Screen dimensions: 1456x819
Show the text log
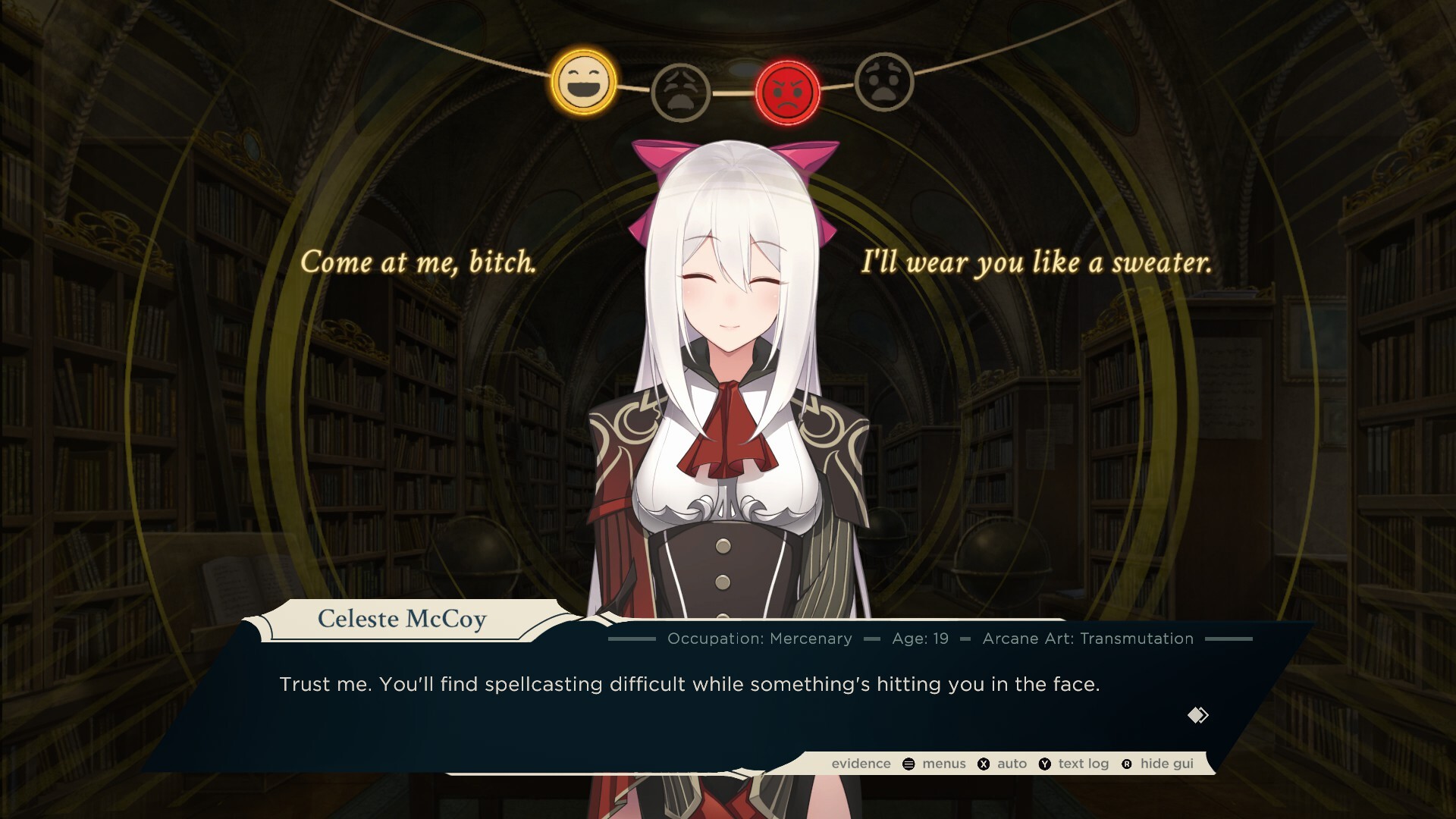pos(1074,764)
